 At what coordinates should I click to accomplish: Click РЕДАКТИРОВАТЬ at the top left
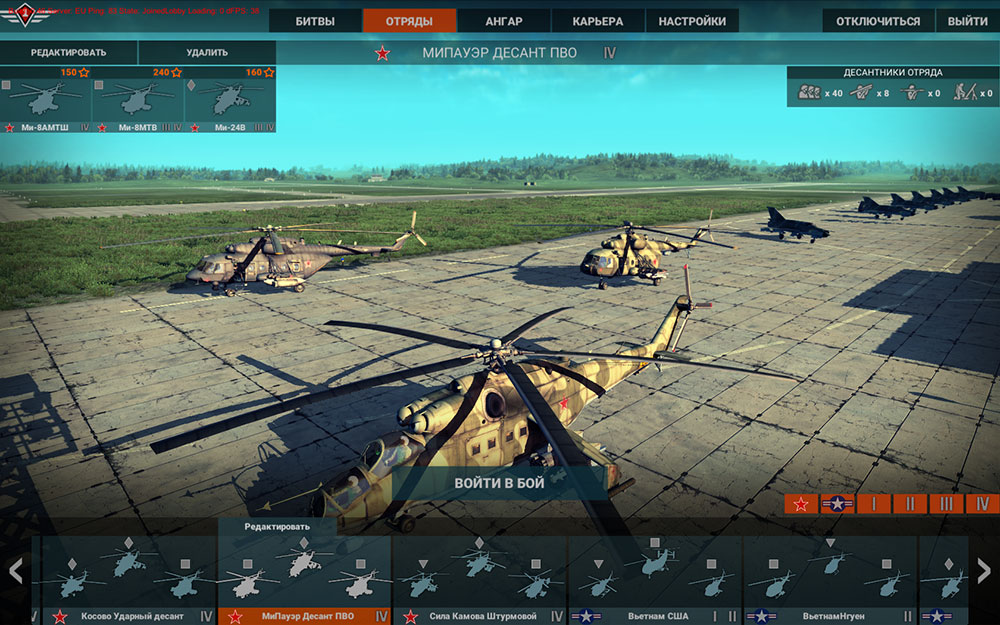[x=68, y=53]
